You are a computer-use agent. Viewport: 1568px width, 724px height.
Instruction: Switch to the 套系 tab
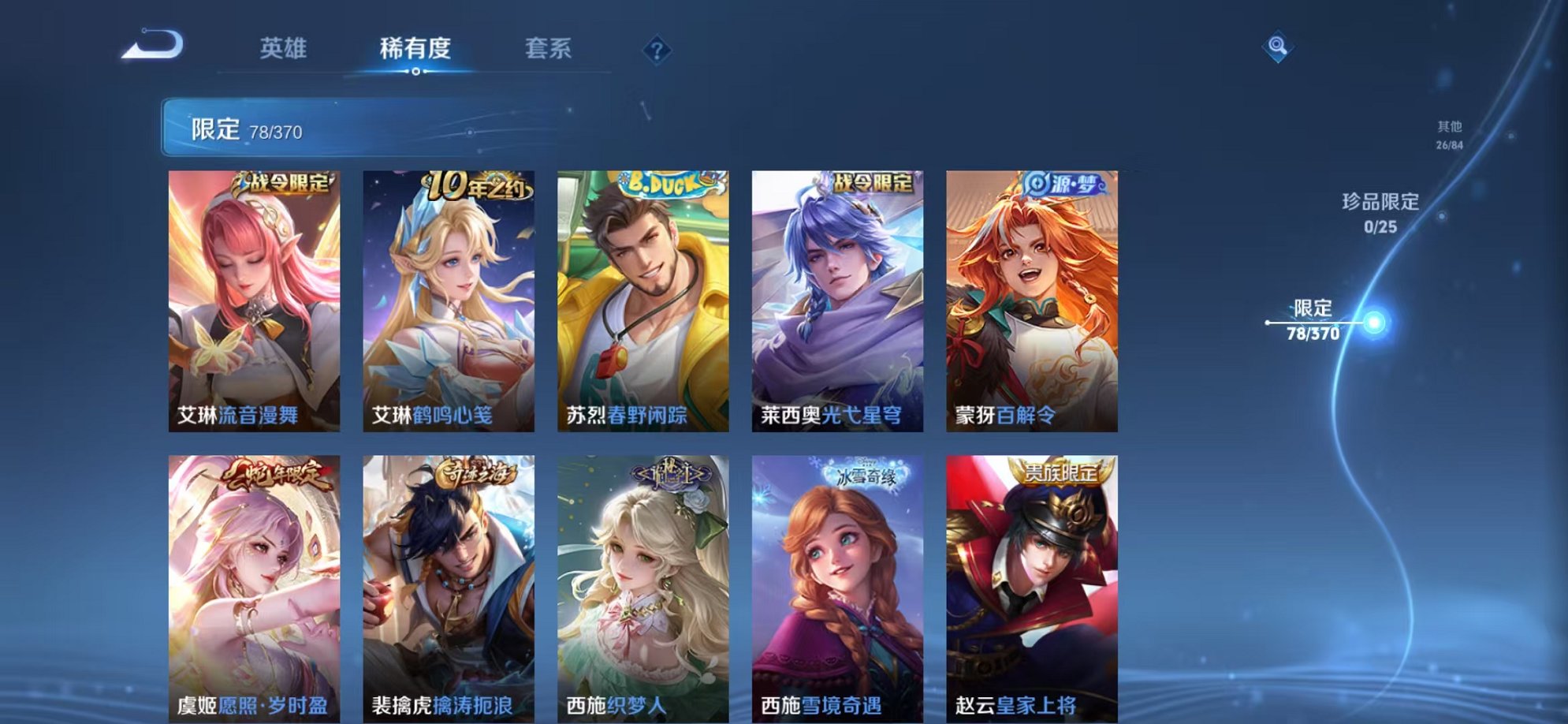tap(549, 49)
